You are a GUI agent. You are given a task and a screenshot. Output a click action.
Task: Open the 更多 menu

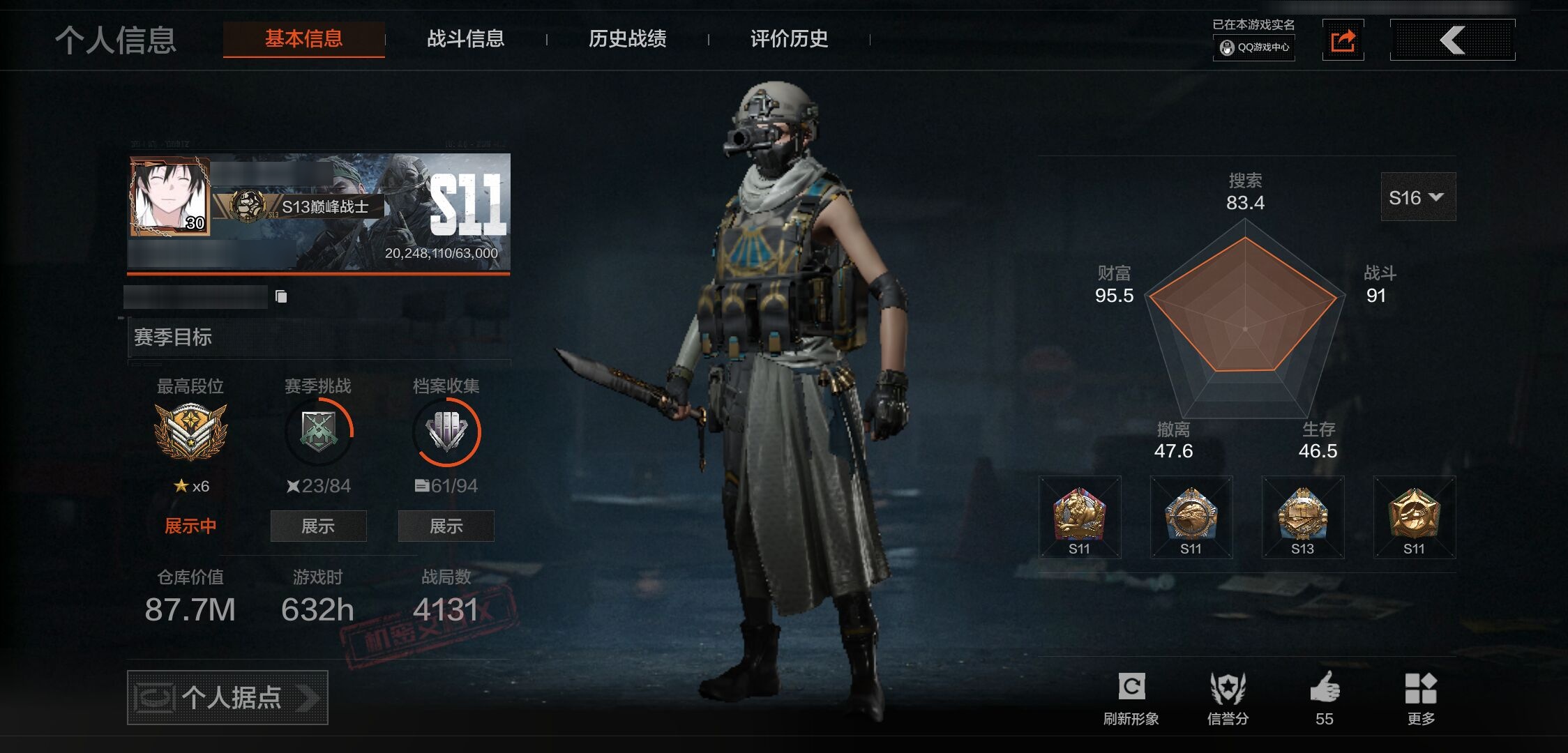tap(1421, 698)
